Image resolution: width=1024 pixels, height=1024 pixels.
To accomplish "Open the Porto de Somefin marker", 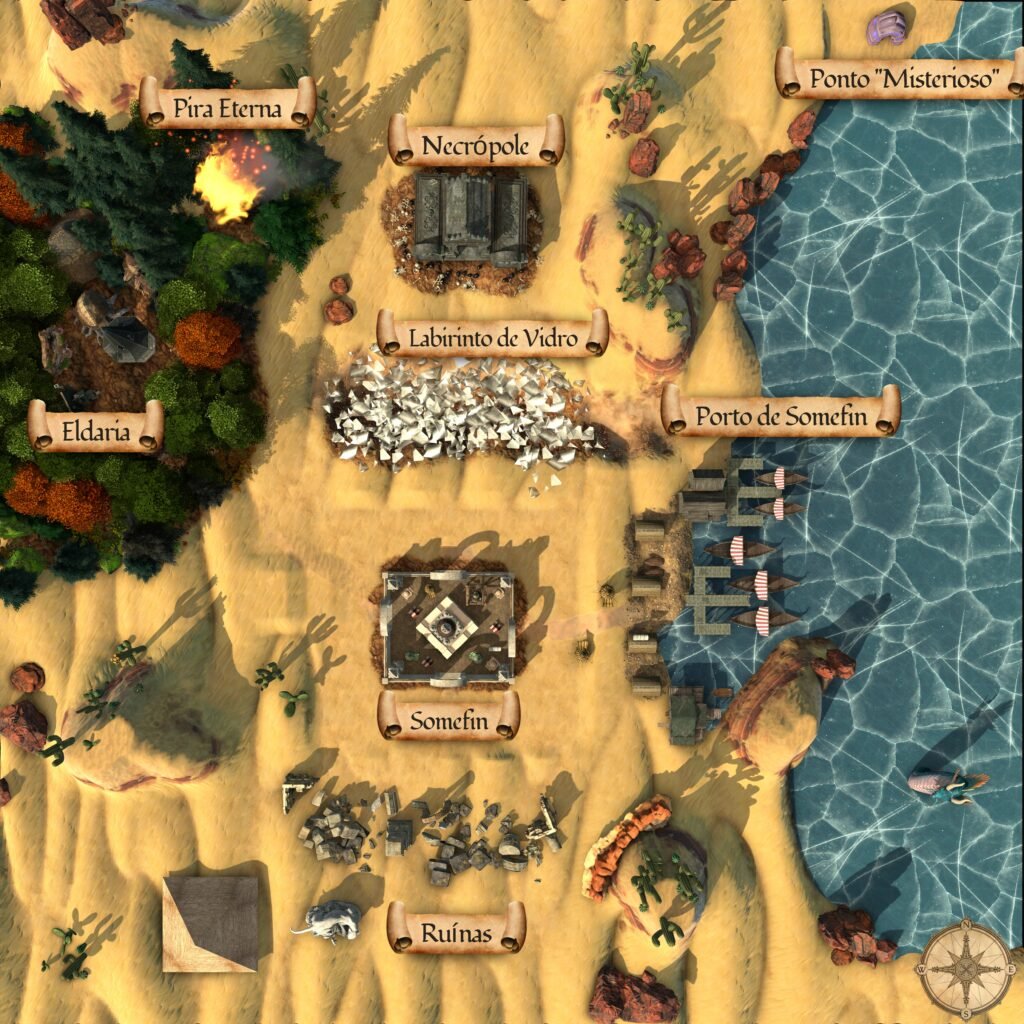I will (x=781, y=412).
